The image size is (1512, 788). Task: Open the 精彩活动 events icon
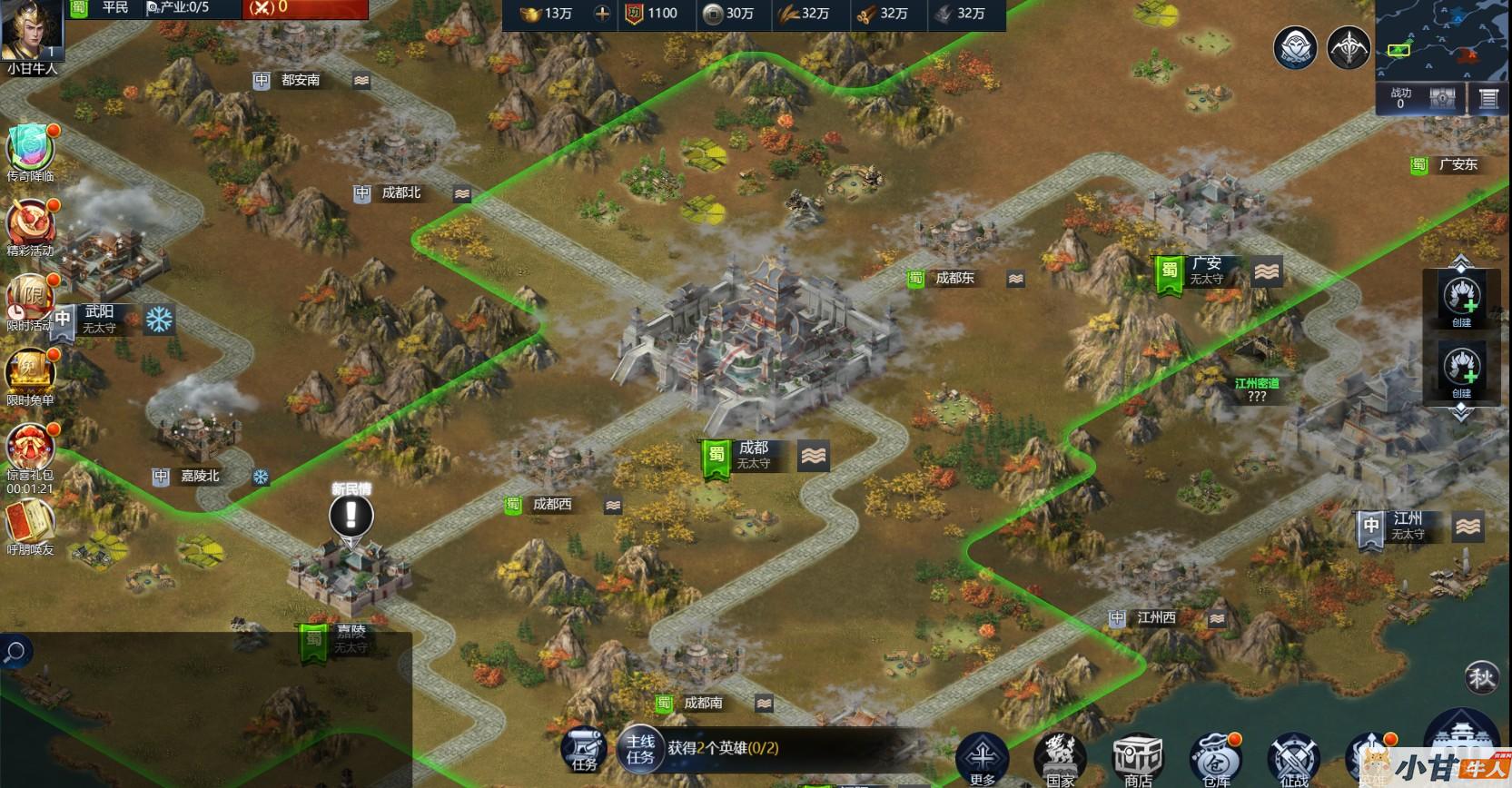click(x=31, y=224)
